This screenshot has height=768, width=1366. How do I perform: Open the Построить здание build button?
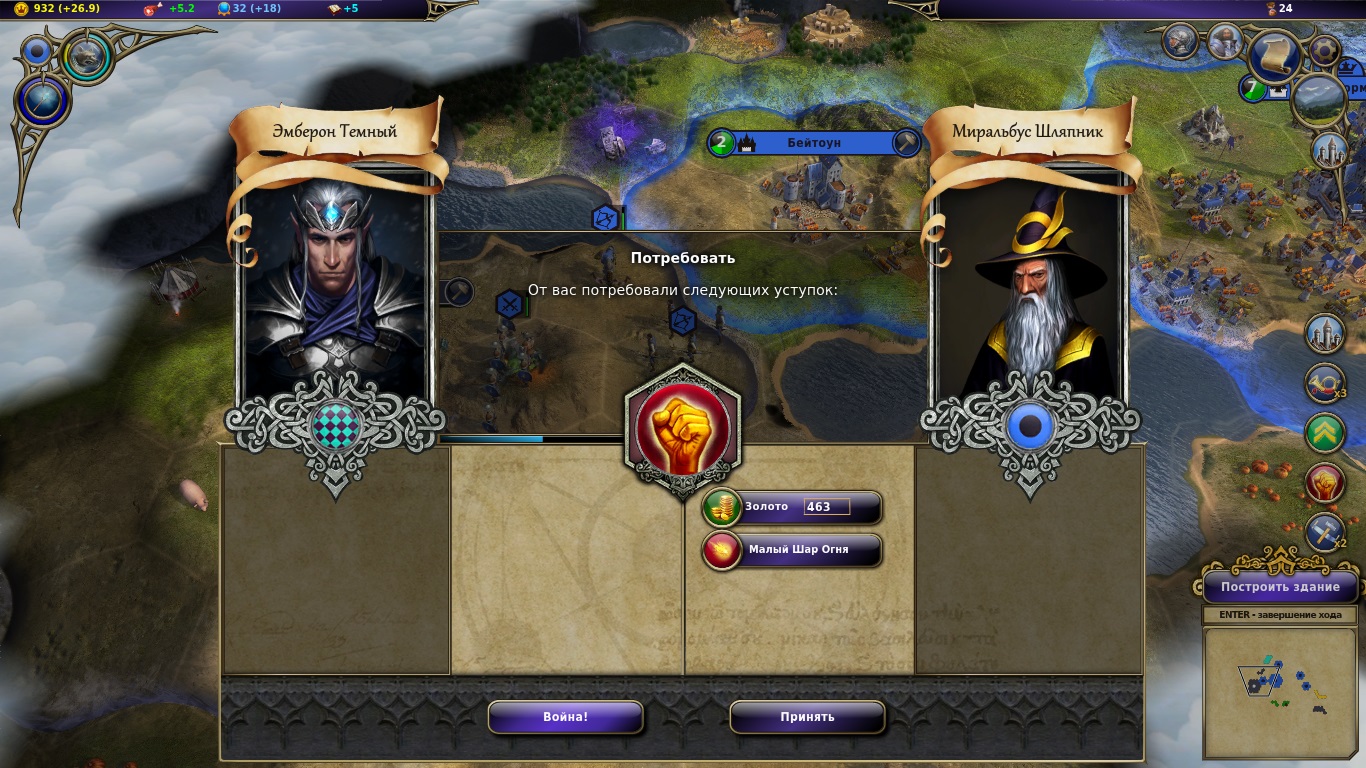coord(1280,587)
